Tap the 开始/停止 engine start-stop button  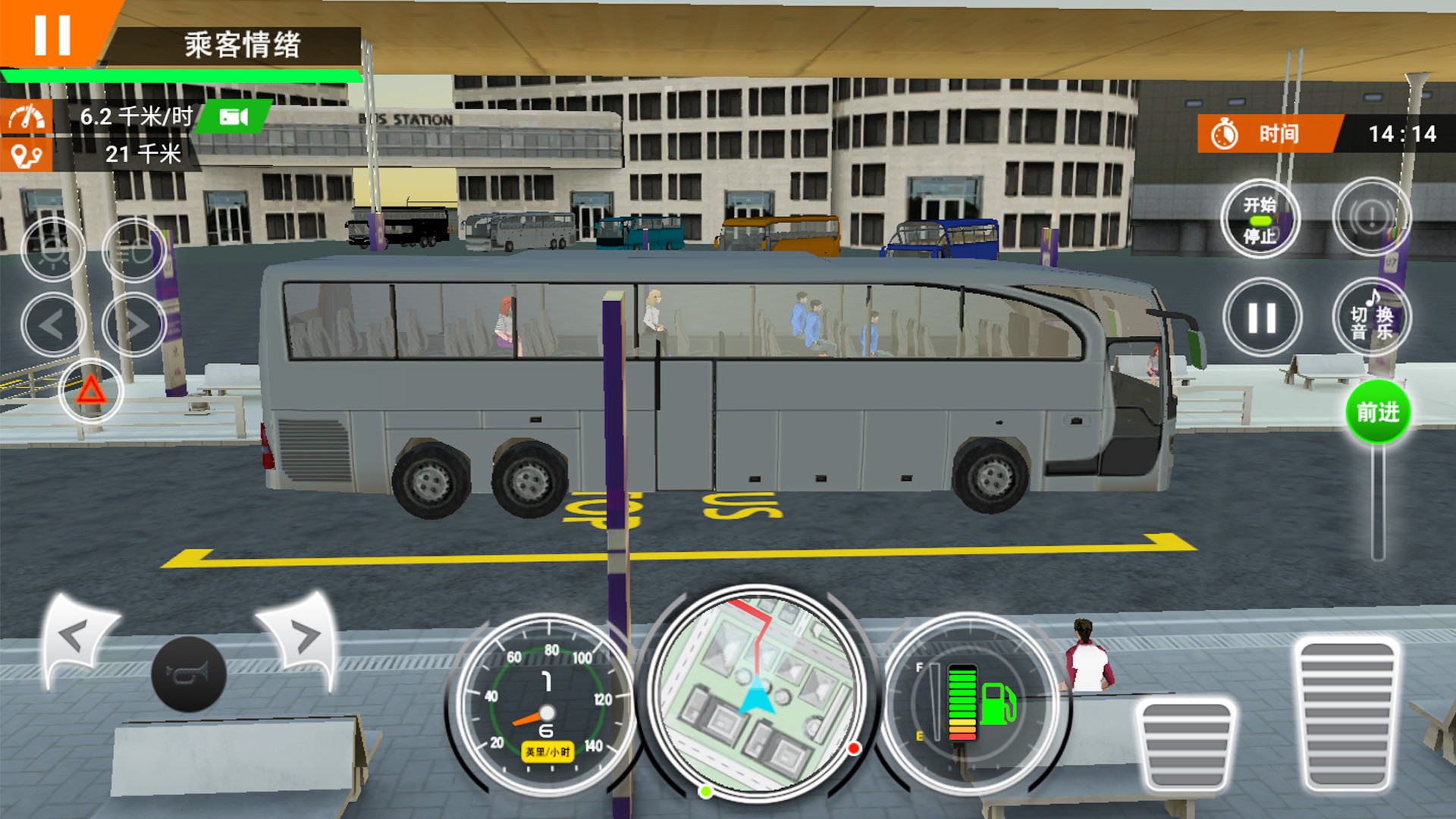1260,219
